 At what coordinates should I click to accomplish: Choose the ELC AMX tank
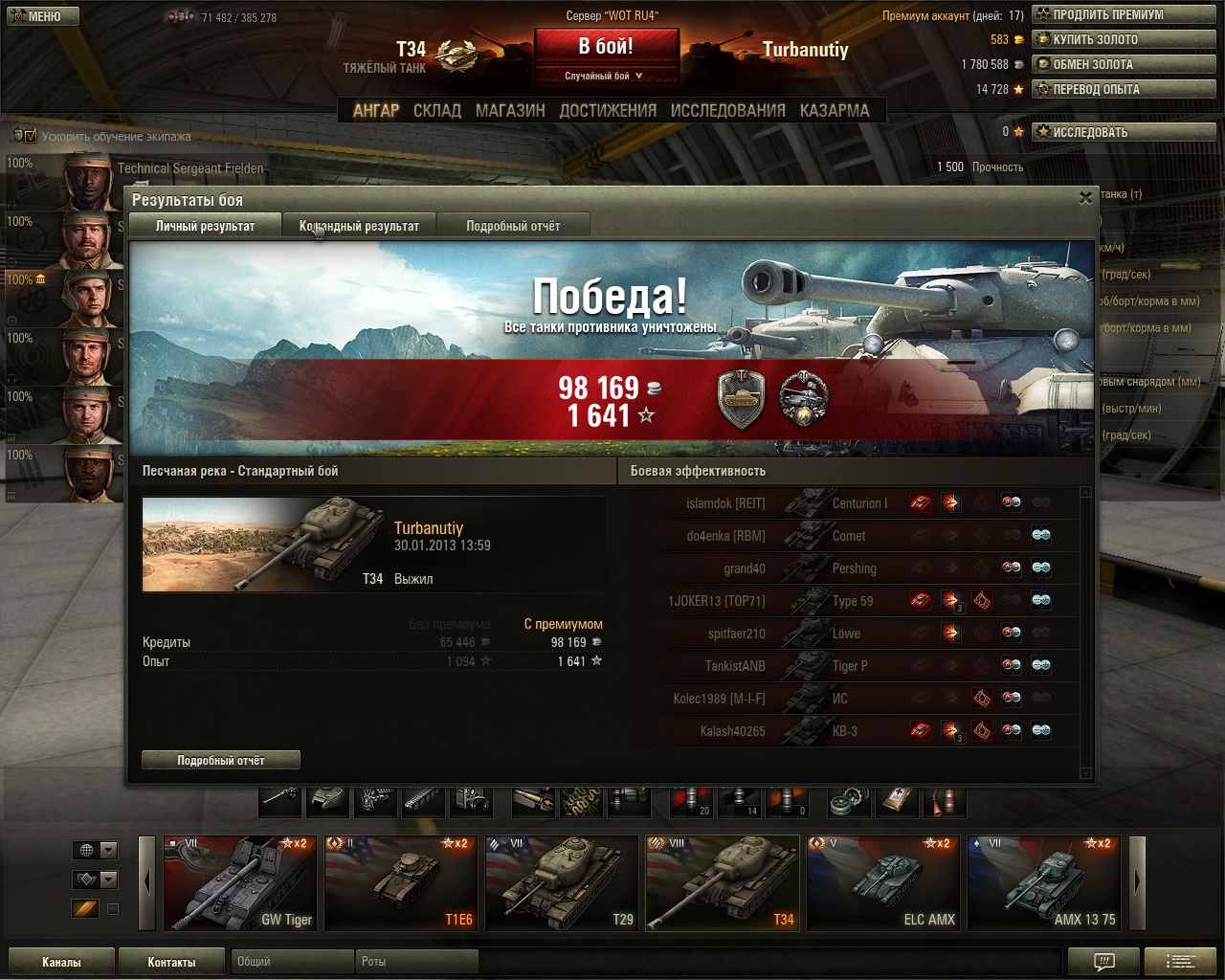click(x=882, y=883)
